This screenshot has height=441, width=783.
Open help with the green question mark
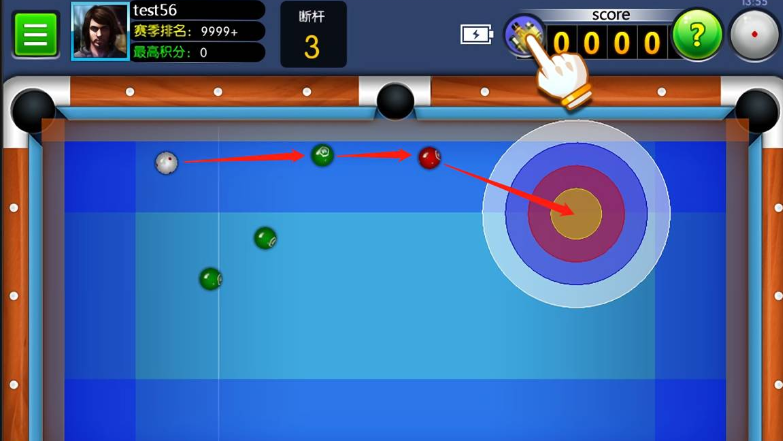click(697, 35)
